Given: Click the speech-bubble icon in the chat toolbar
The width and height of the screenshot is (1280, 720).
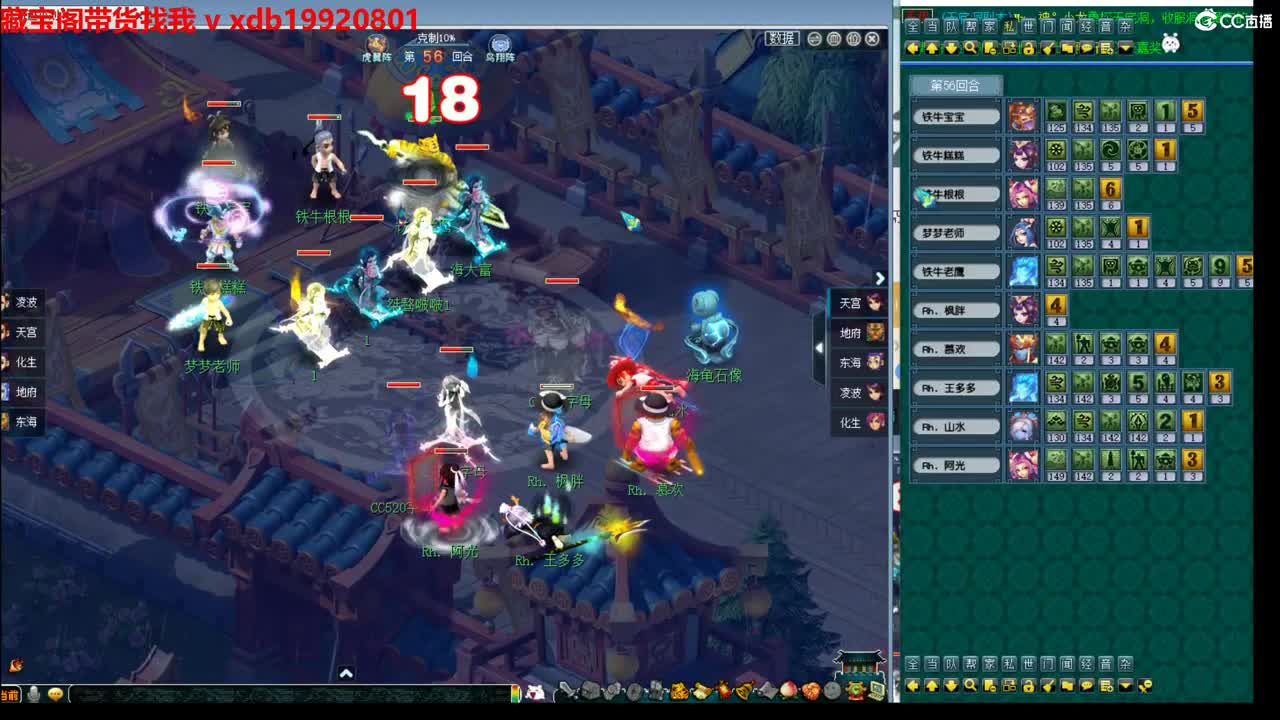Looking at the screenshot, I should [1088, 46].
